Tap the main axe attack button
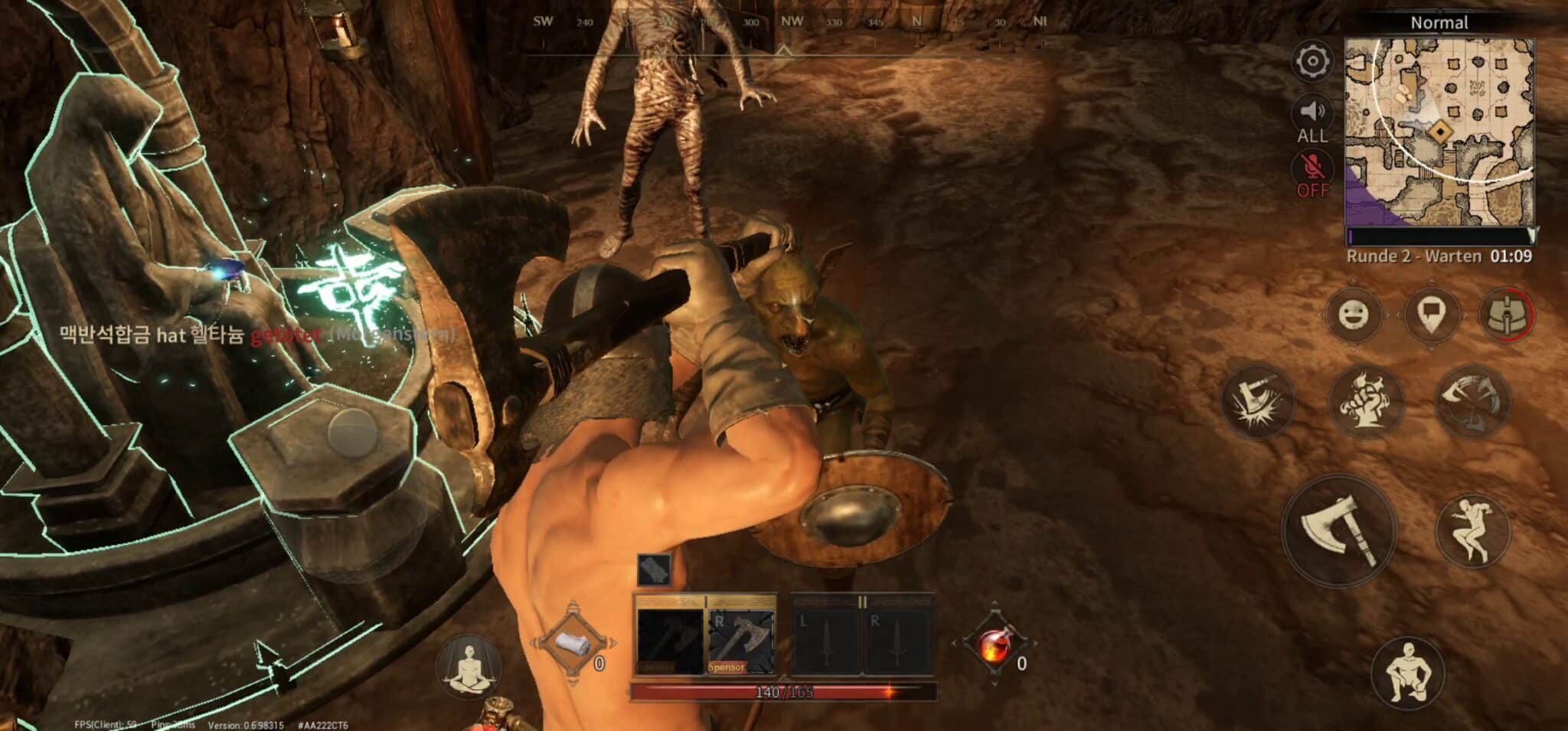This screenshot has width=1568, height=731. point(1338,530)
